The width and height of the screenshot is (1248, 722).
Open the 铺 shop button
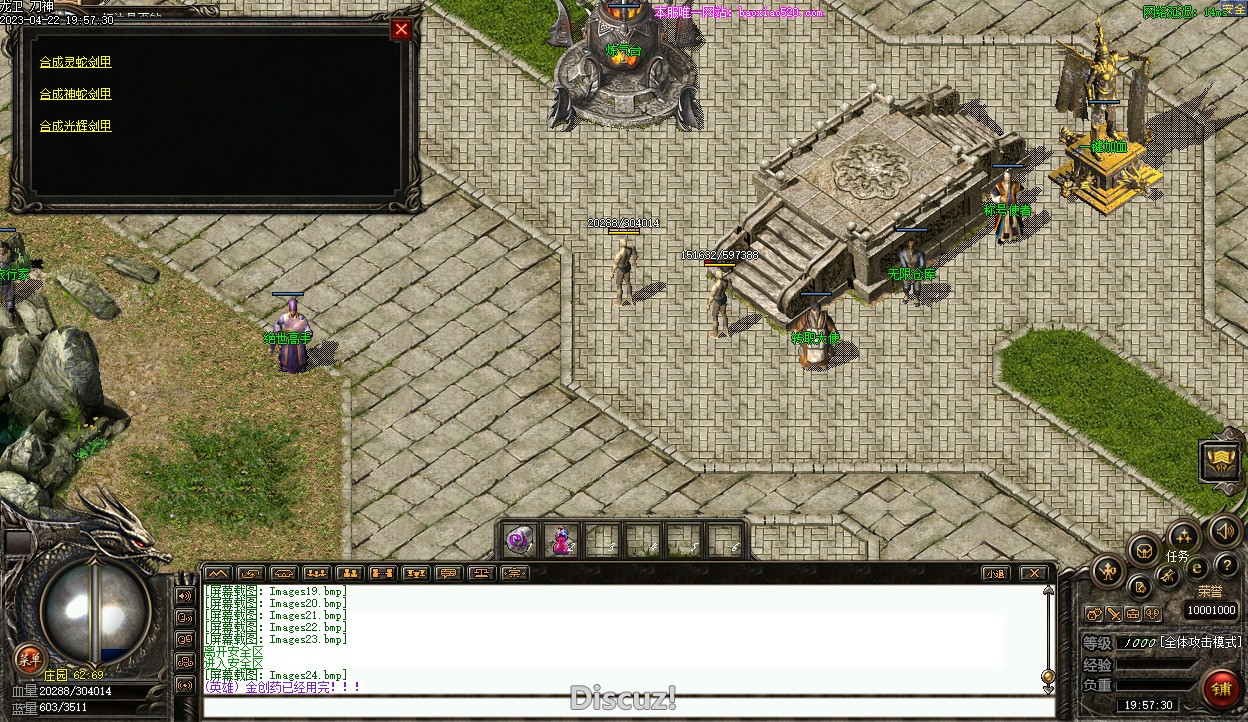[1221, 690]
